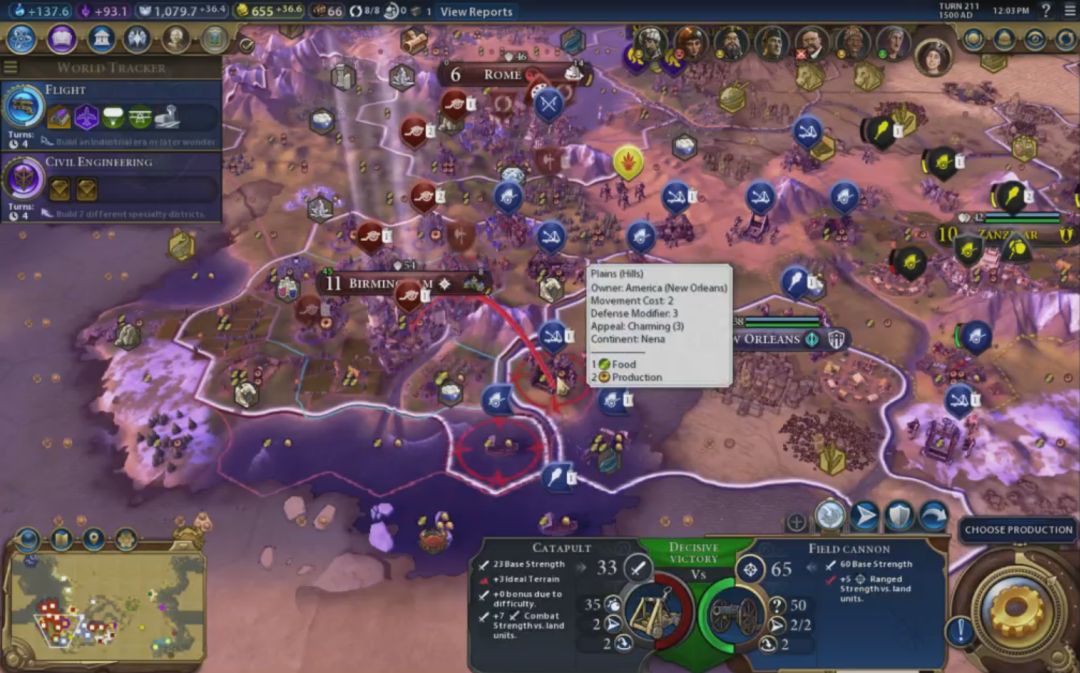Open the Great People screen
1080x673 pixels.
176,39
